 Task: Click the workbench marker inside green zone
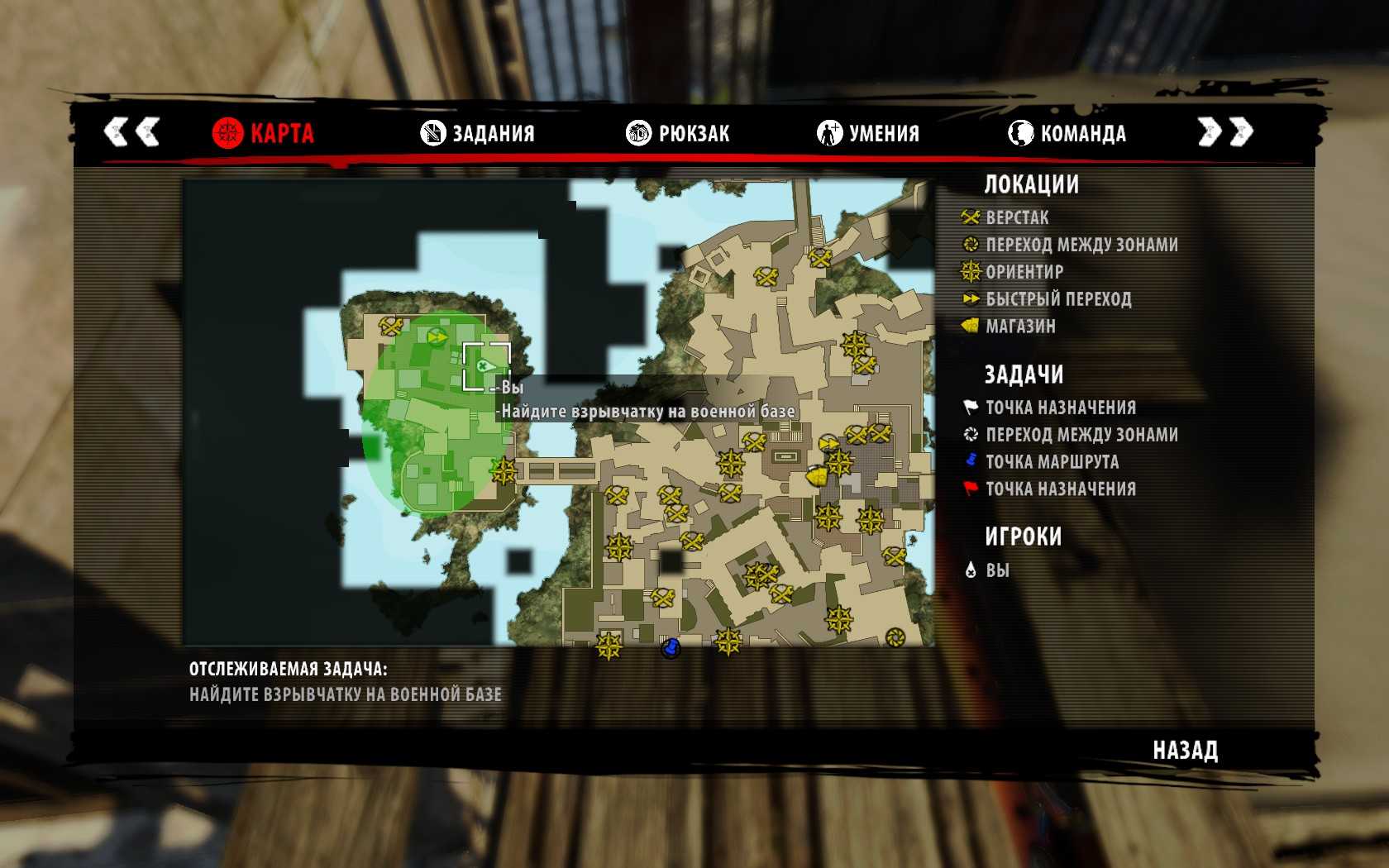[390, 327]
